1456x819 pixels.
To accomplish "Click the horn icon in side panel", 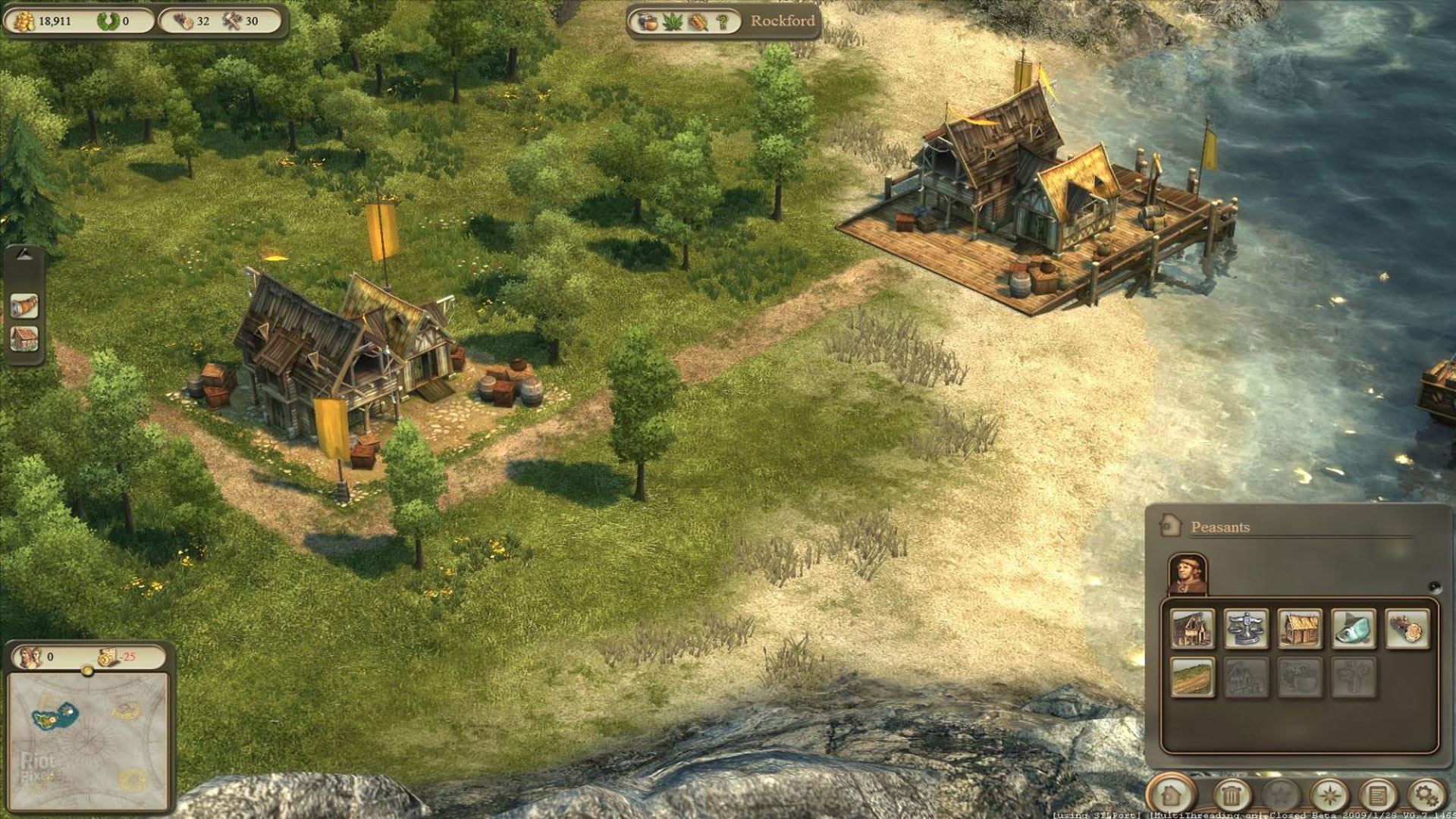I will [24, 306].
